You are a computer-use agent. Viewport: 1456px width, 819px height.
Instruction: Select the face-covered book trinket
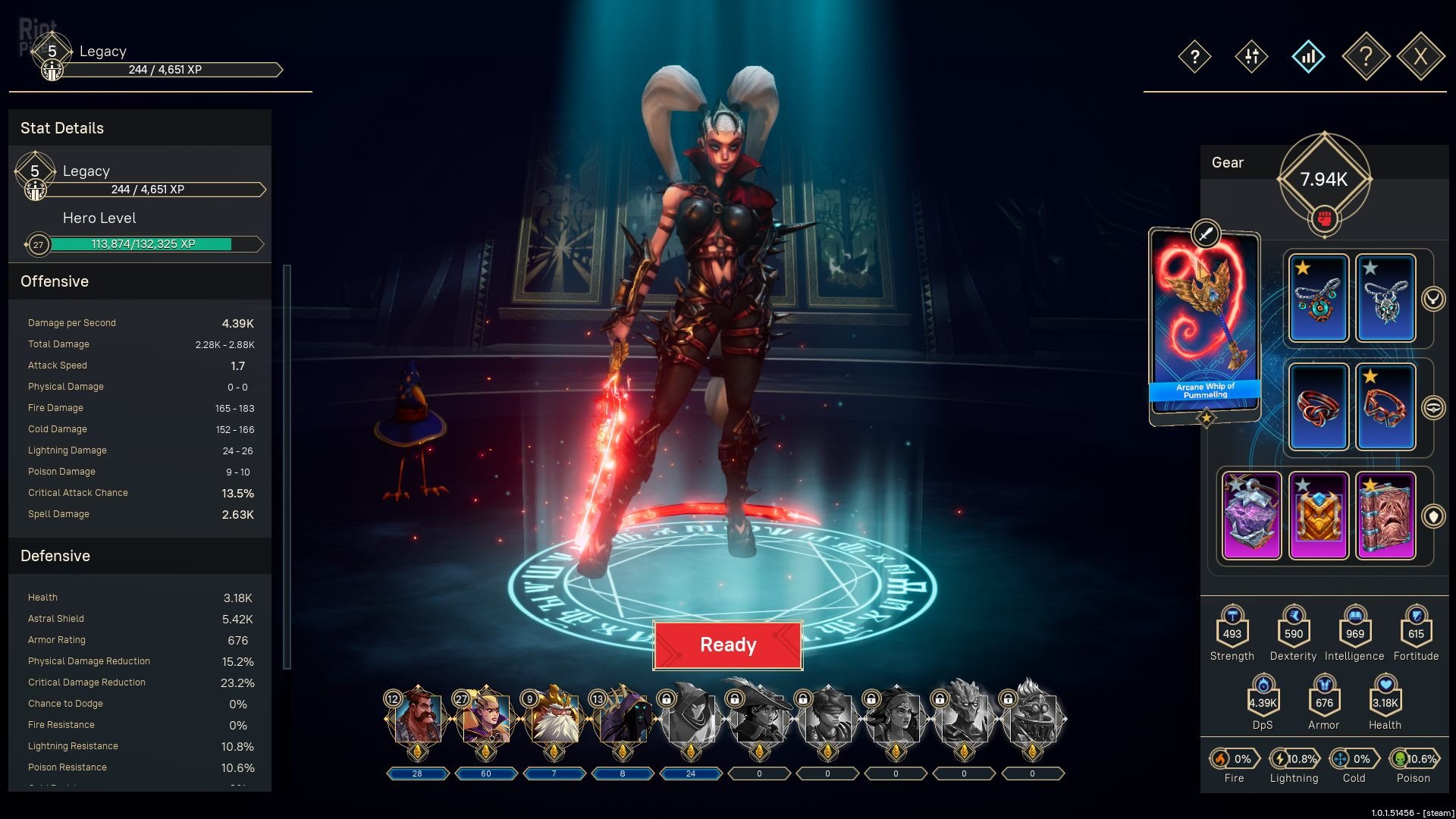tap(1385, 516)
